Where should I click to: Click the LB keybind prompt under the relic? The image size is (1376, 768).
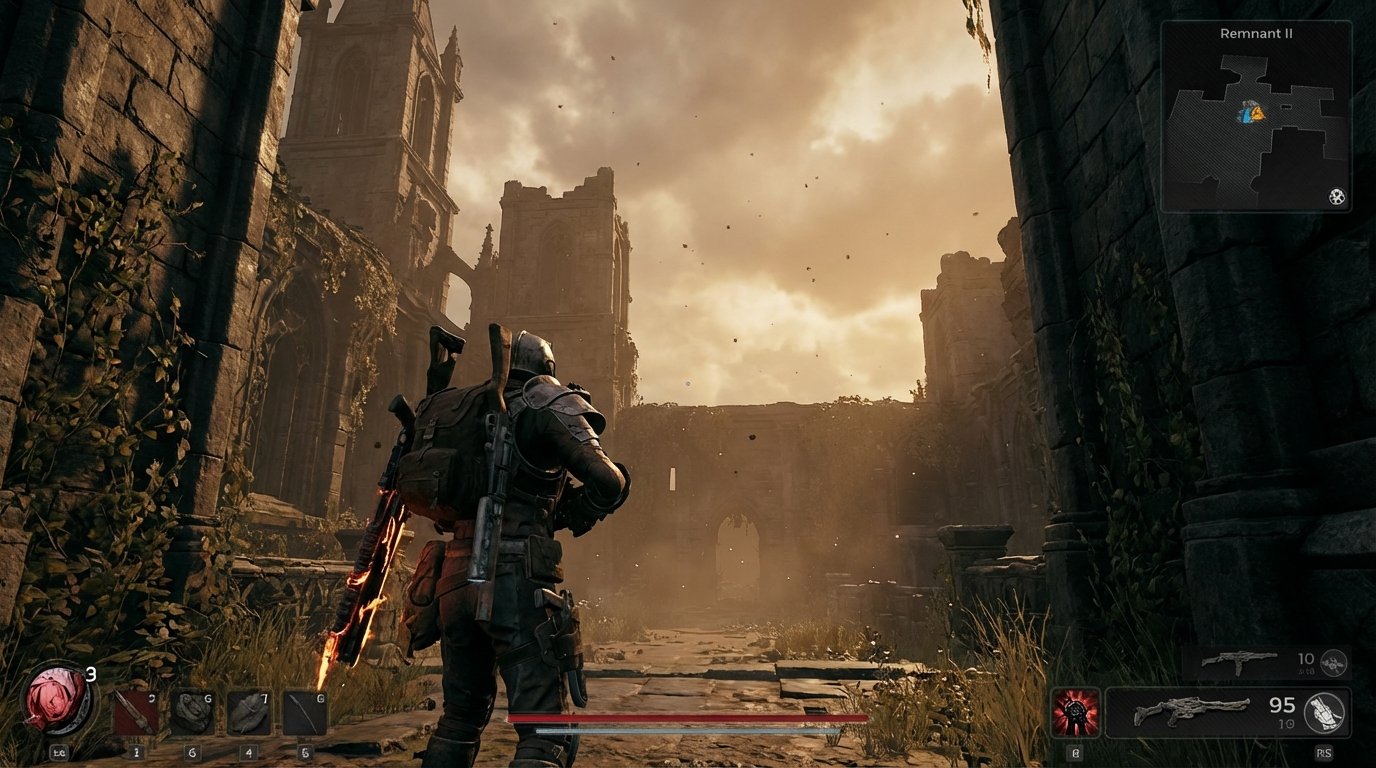[x=61, y=752]
